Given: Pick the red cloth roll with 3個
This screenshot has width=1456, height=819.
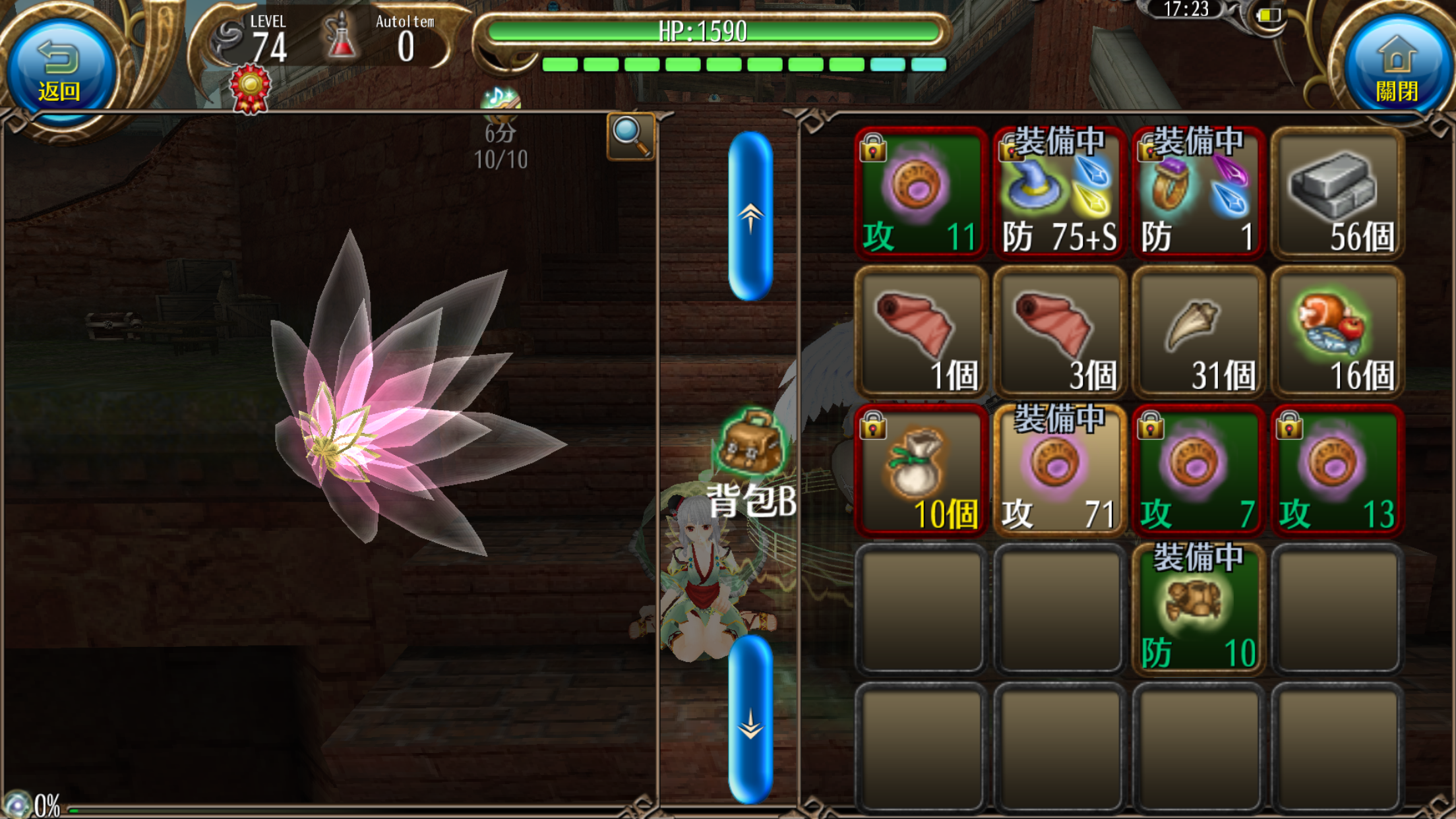Looking at the screenshot, I should 1060,332.
